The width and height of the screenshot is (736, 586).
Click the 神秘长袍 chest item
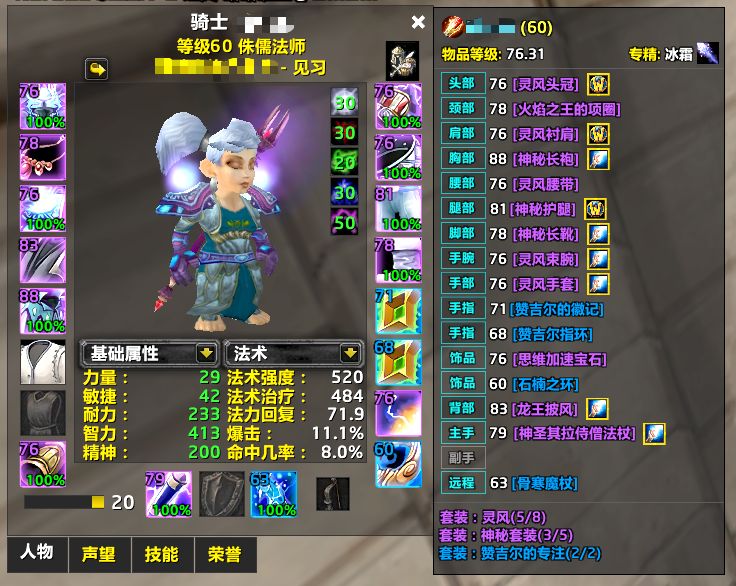pyautogui.click(x=546, y=159)
